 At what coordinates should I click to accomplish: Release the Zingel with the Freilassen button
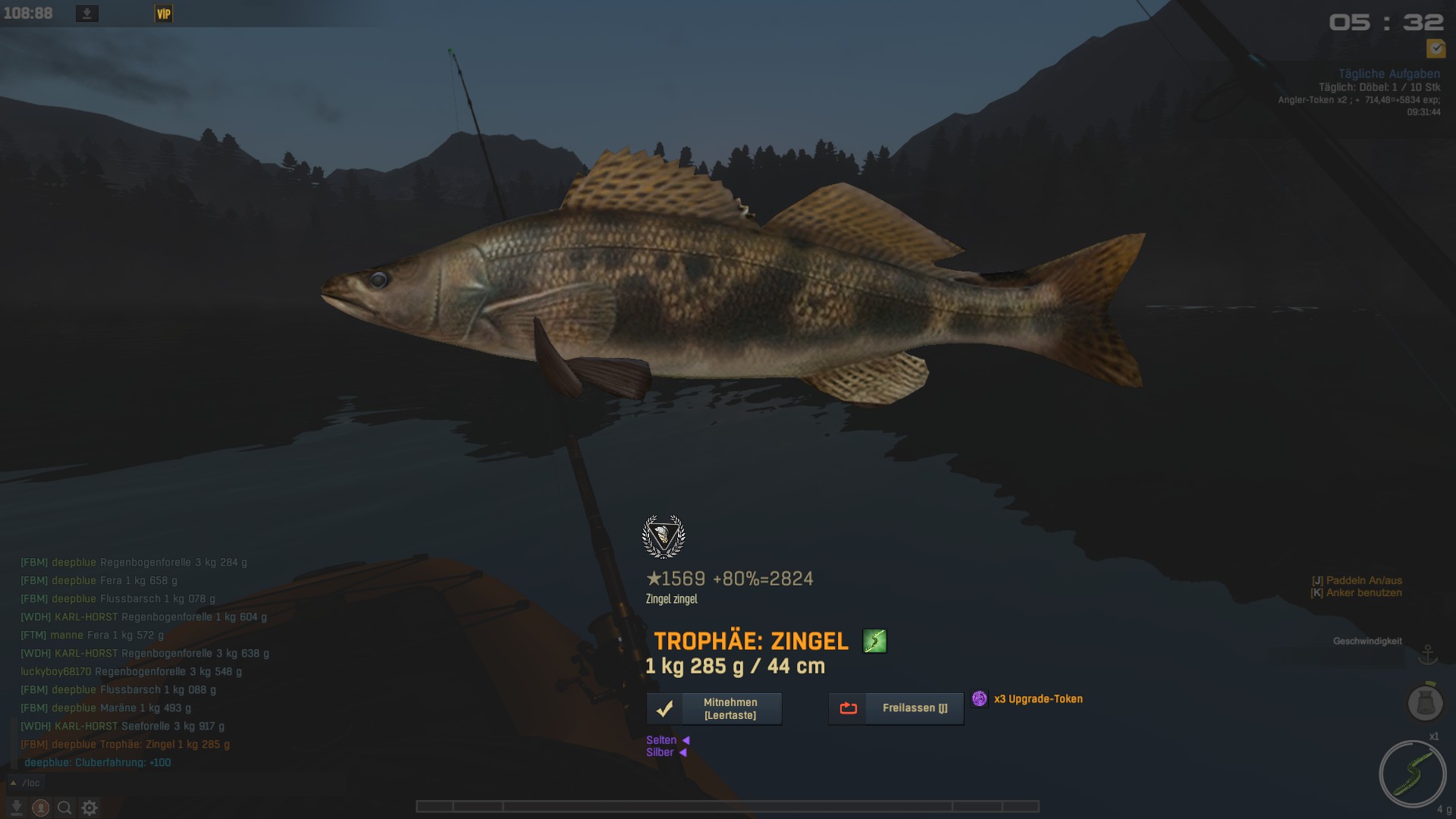pyautogui.click(x=896, y=708)
